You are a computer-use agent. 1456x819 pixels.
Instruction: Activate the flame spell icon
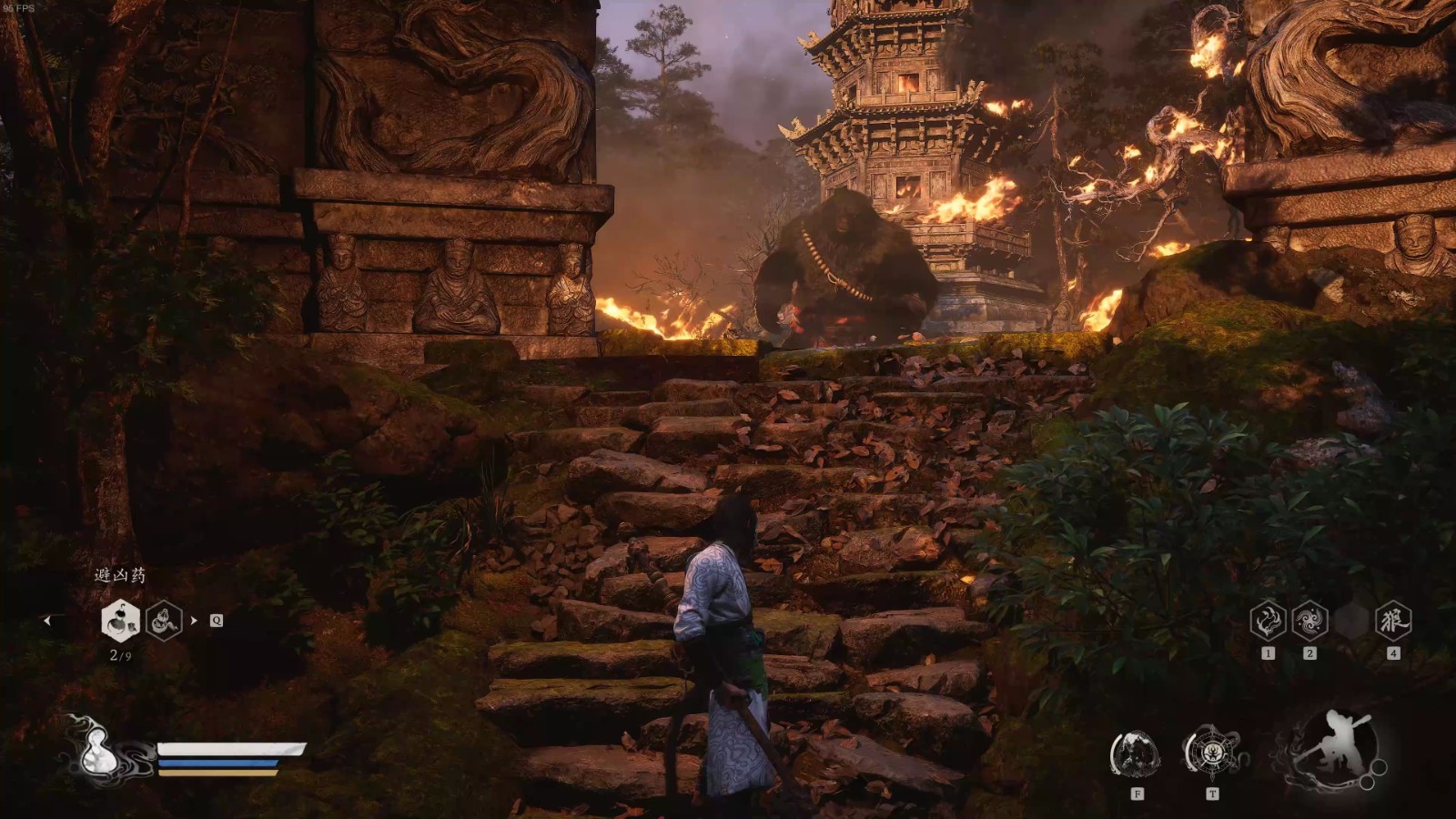point(1268,621)
